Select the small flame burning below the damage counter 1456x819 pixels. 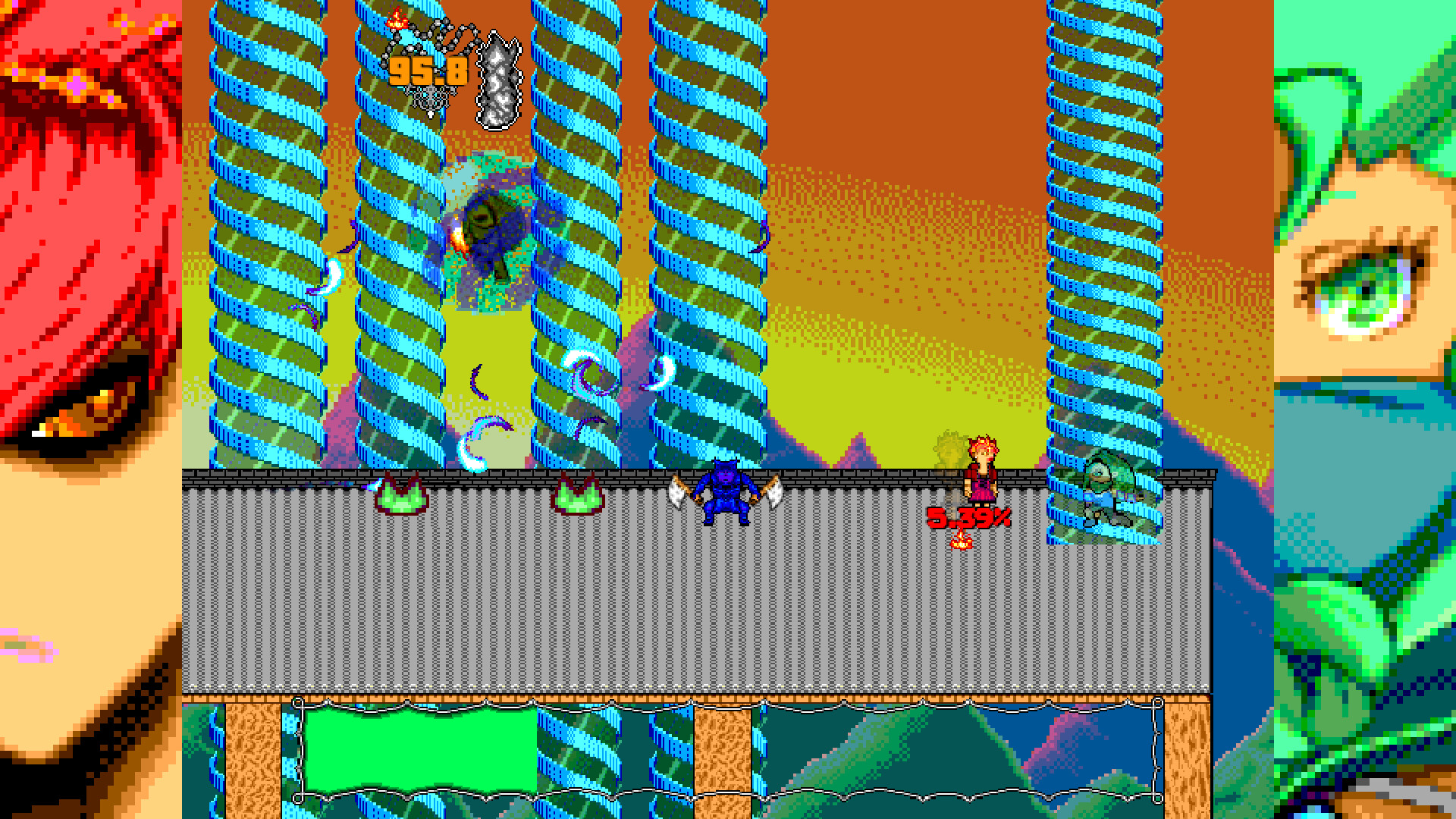tap(960, 540)
